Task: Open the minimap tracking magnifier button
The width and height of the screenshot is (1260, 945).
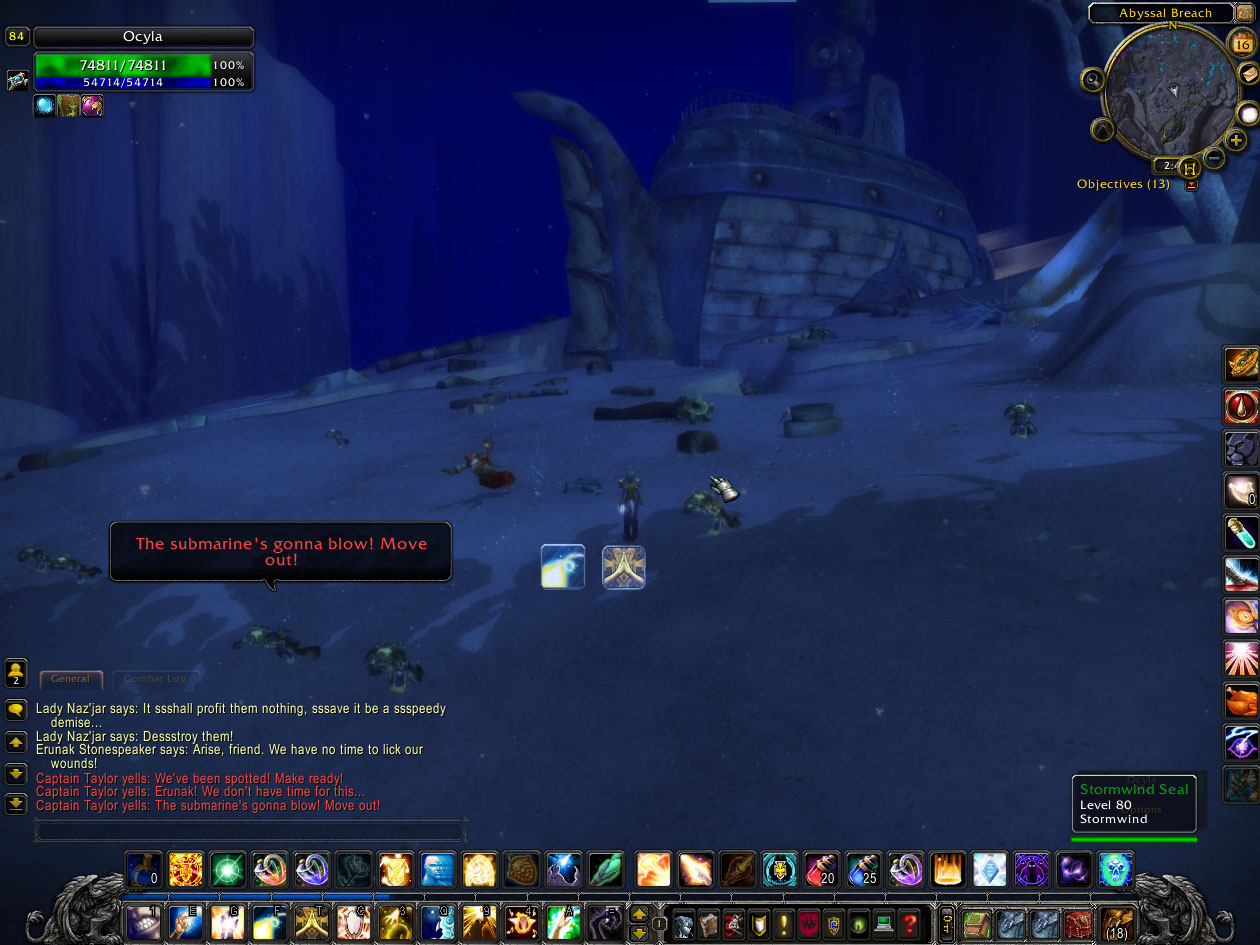Action: pyautogui.click(x=1093, y=79)
